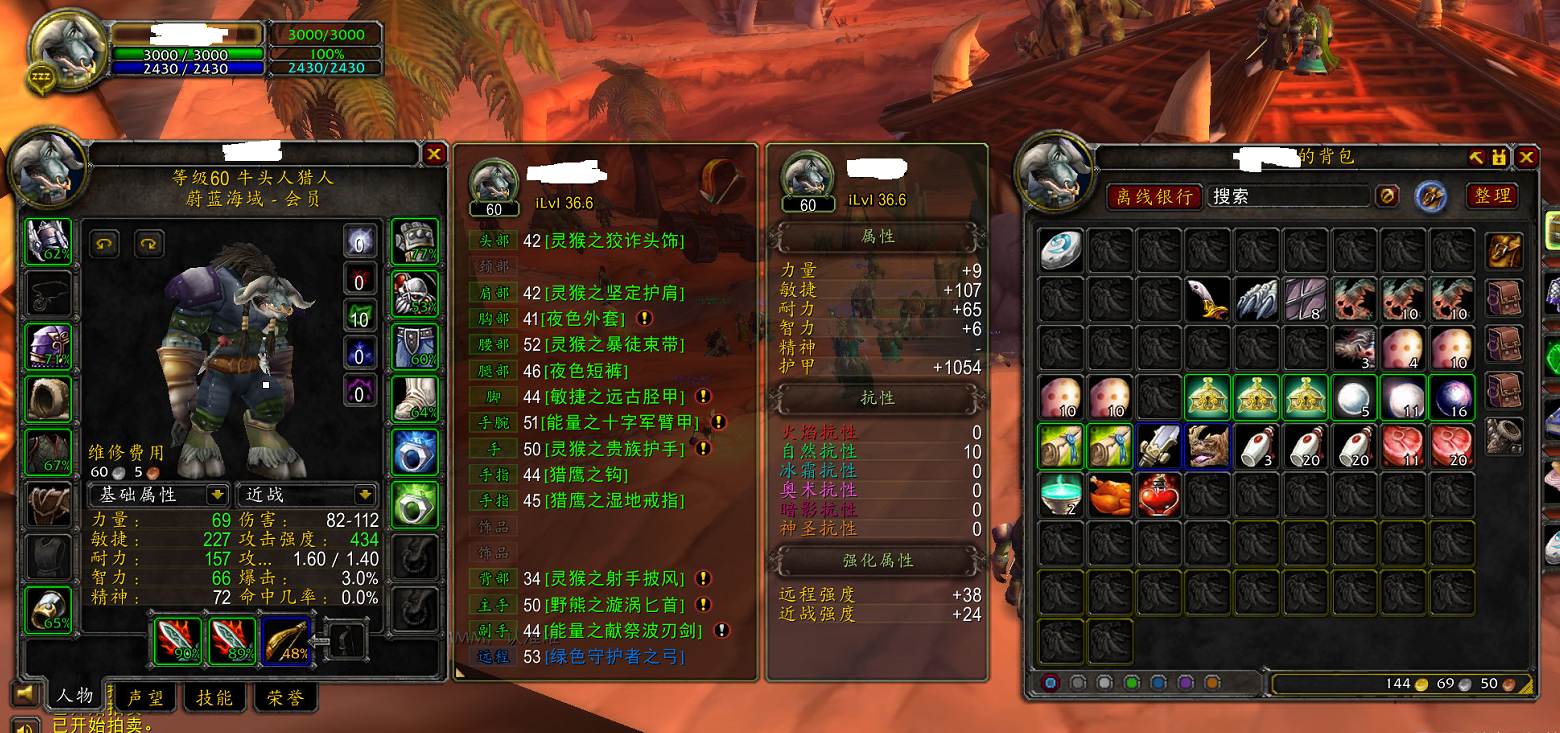Click the 整理 sort bags button
Viewport: 1560px width, 733px height.
1491,196
